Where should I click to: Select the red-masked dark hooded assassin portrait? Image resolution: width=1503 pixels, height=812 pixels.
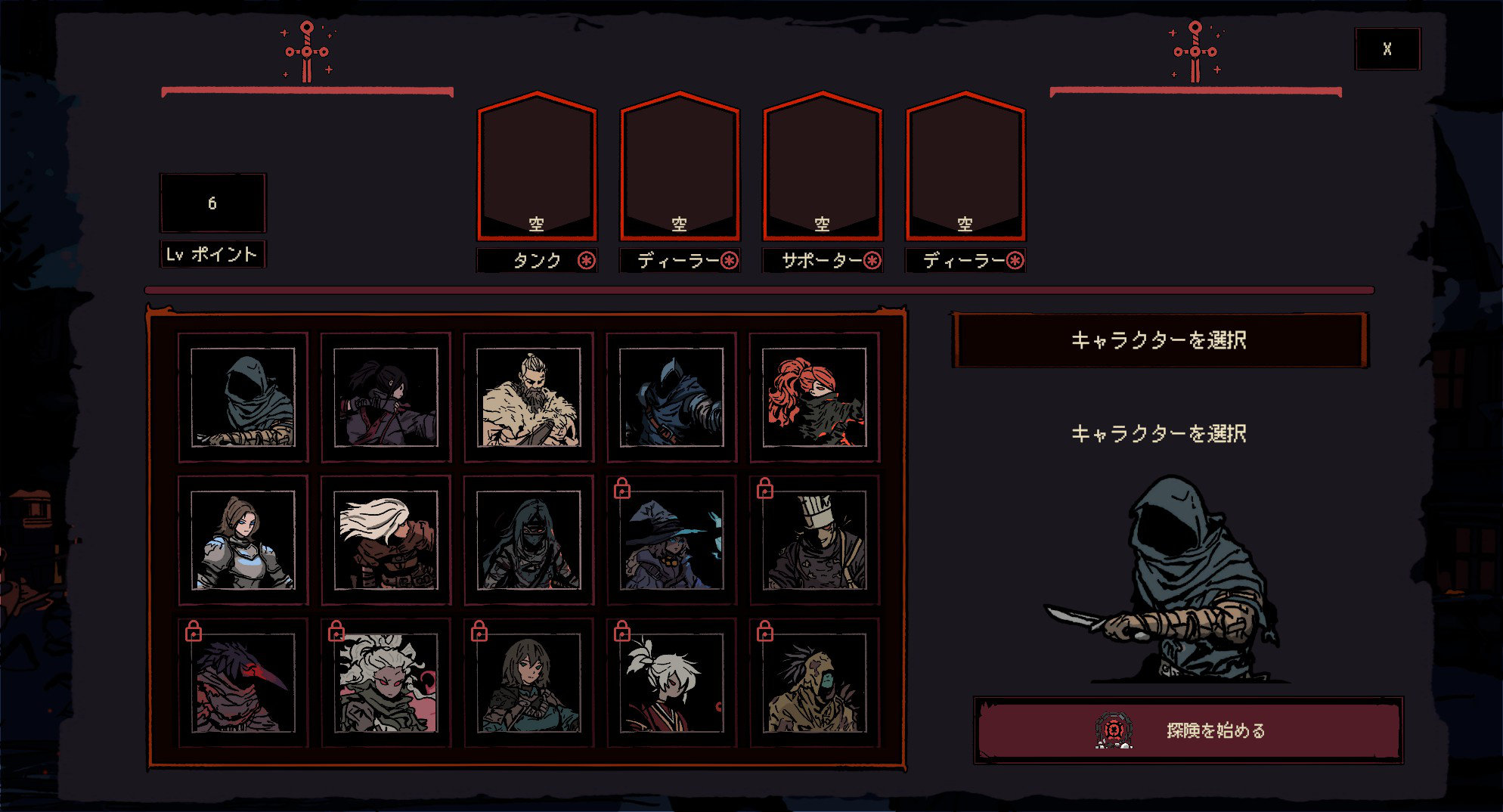pos(528,540)
